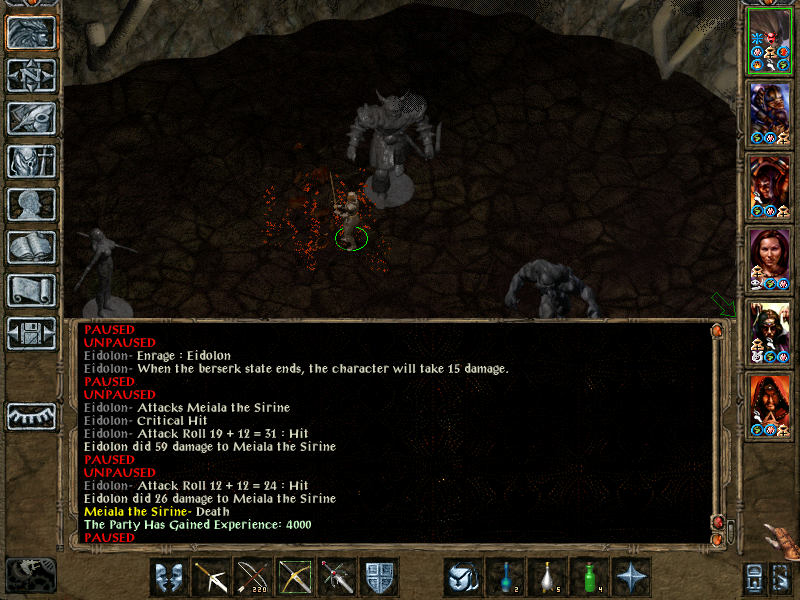Viewport: 800px width, 600px height.
Task: Use the blue potion quick item
Action: coord(506,577)
